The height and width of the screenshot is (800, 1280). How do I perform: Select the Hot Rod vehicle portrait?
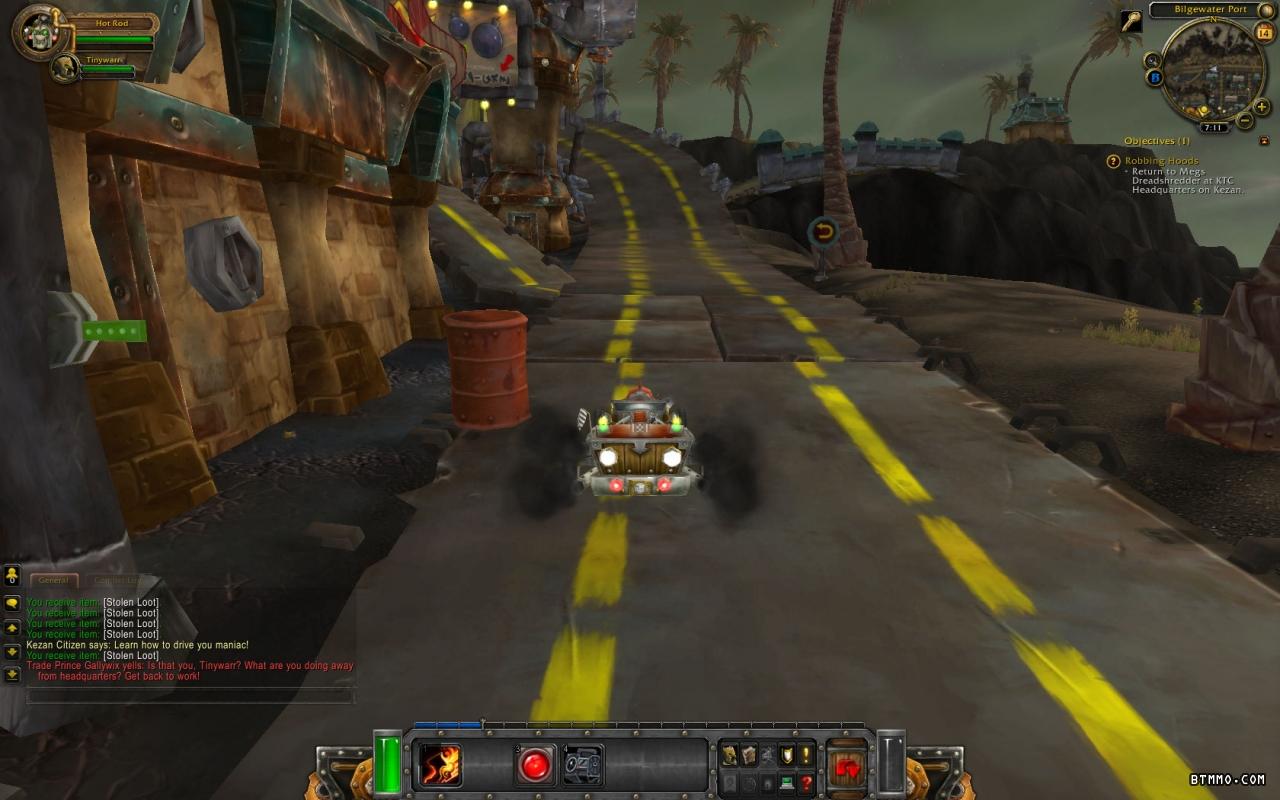(x=40, y=32)
